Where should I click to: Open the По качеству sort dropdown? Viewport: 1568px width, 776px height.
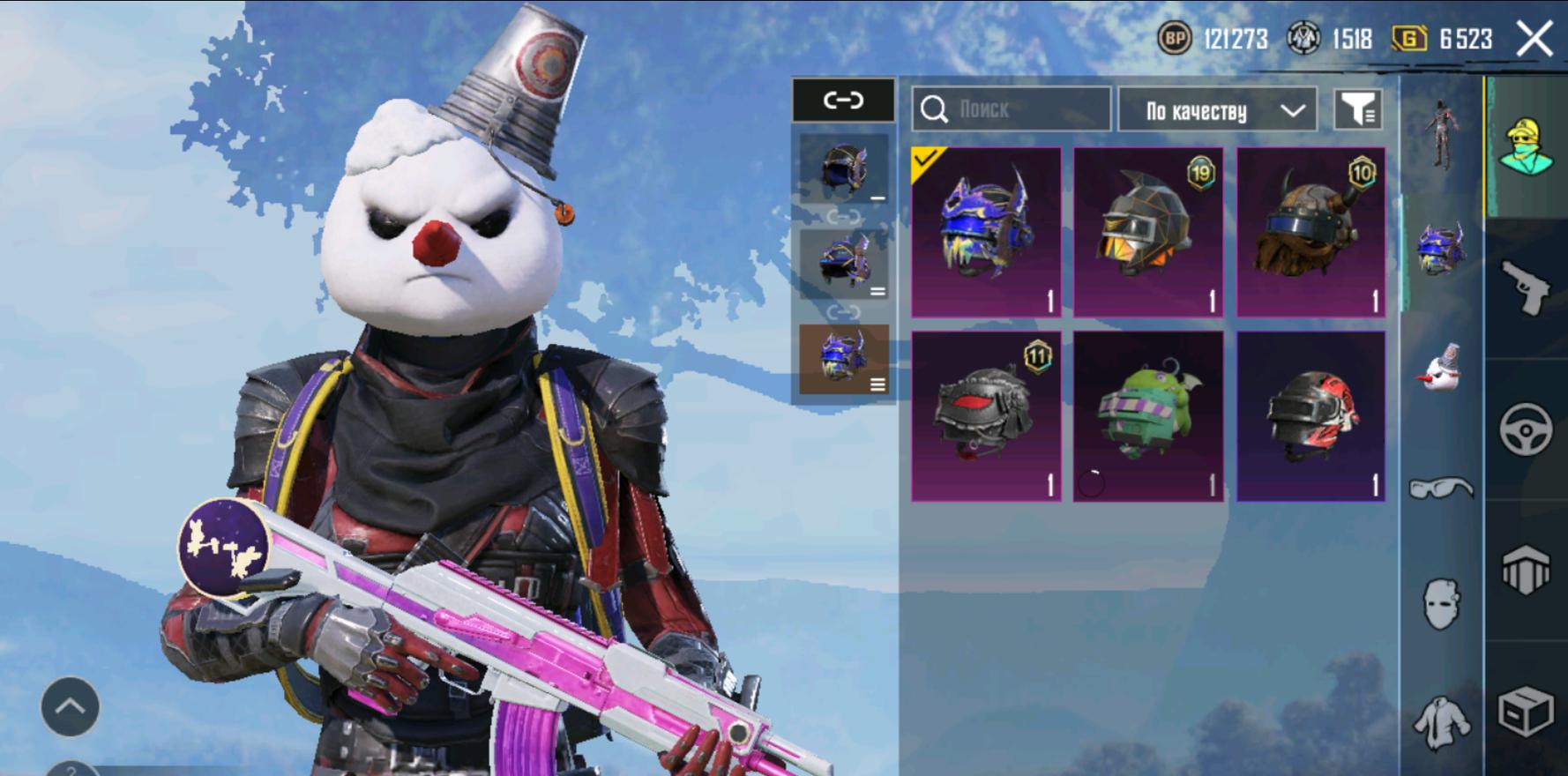[1217, 110]
